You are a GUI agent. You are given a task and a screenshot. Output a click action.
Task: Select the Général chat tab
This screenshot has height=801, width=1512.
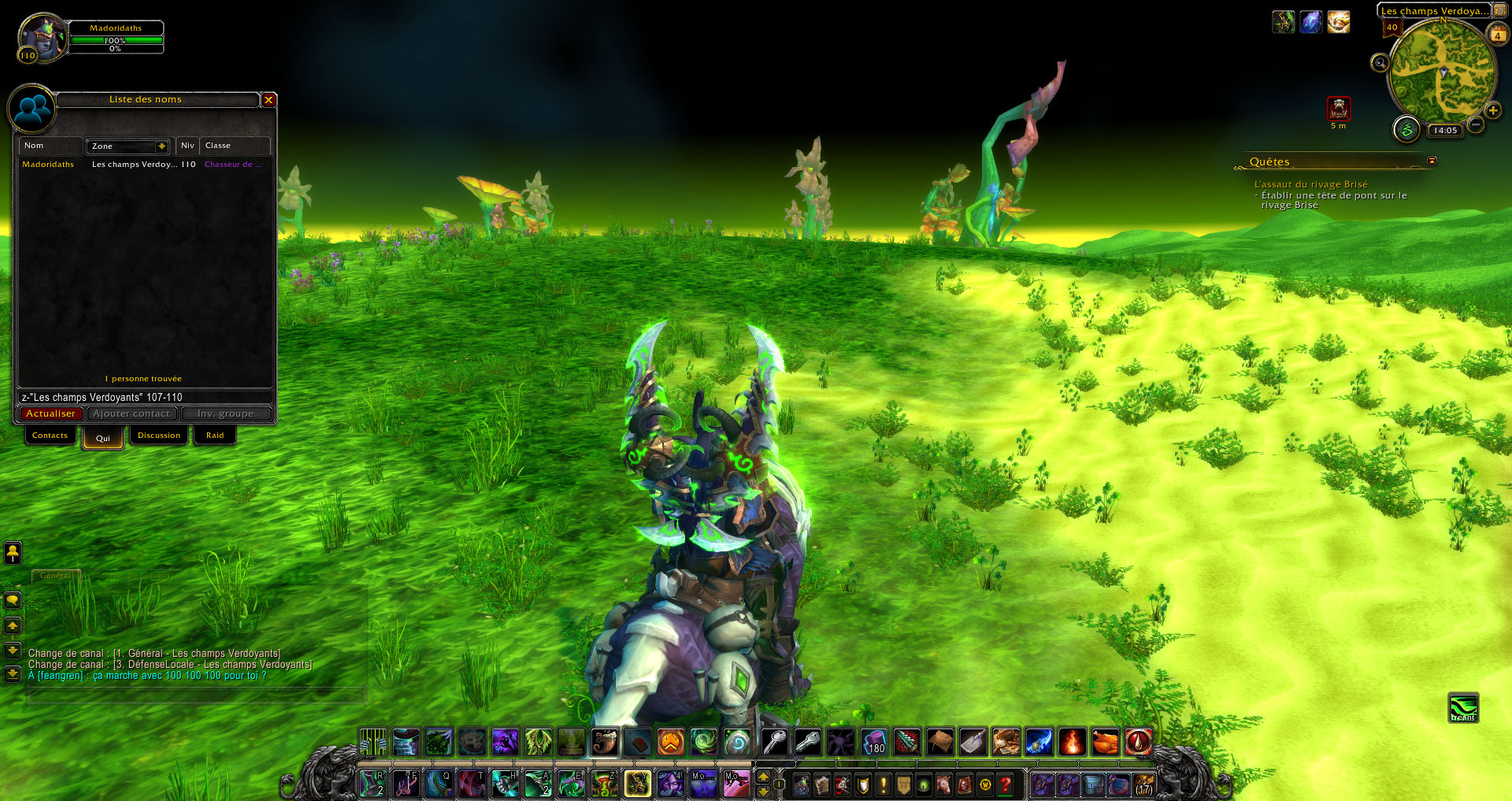coord(56,576)
